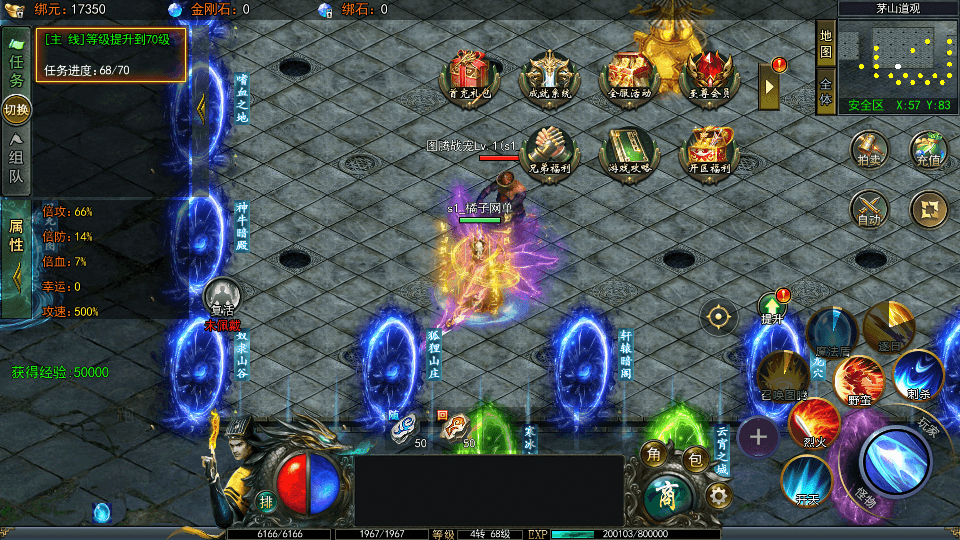The height and width of the screenshot is (540, 960).
Task: Toggle 自动 auto-battle with crossed swords
Action: coord(869,209)
